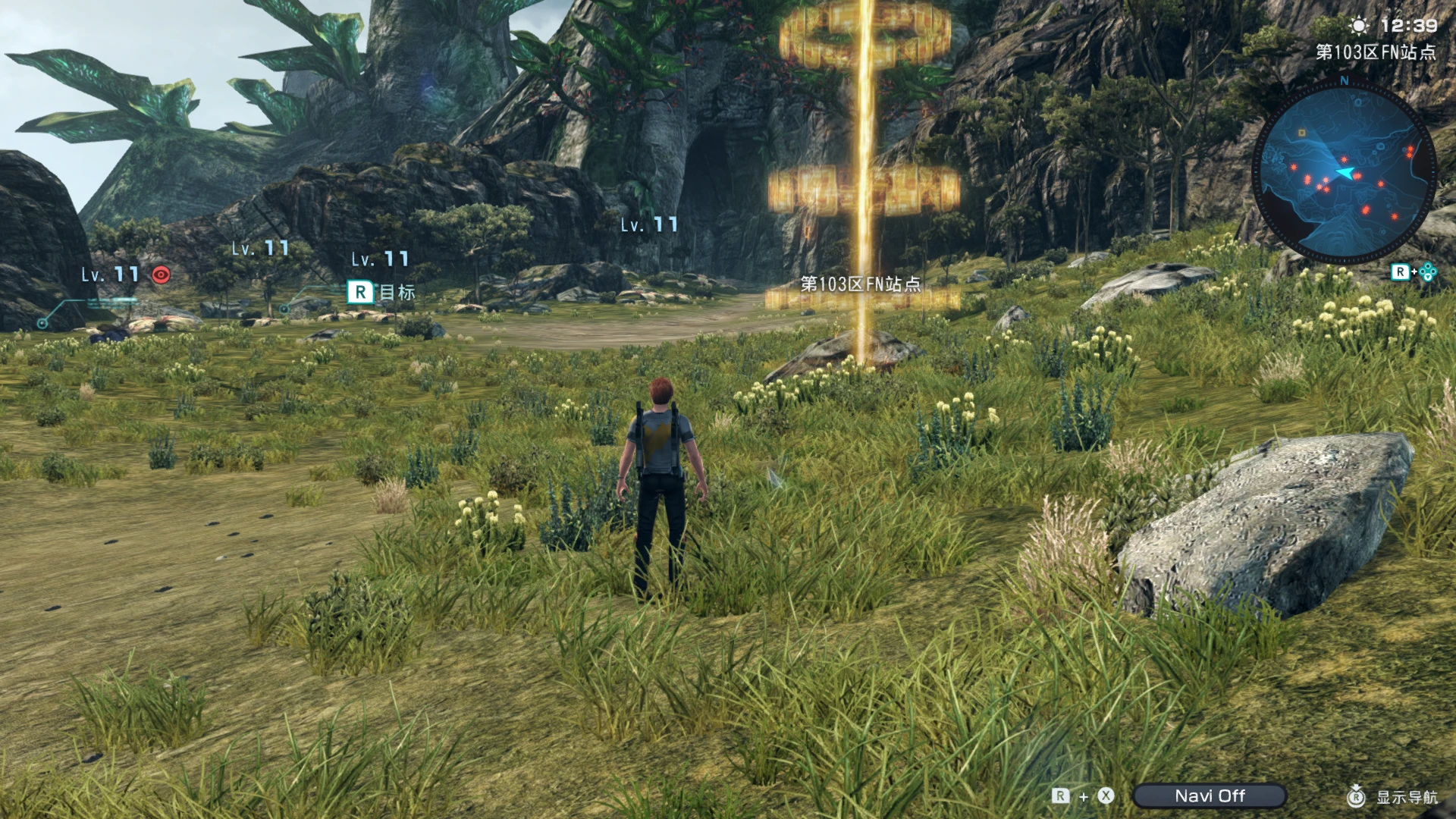The width and height of the screenshot is (1456, 819).
Task: Open the map via the R plus d-pad prompt
Action: pos(1414,271)
